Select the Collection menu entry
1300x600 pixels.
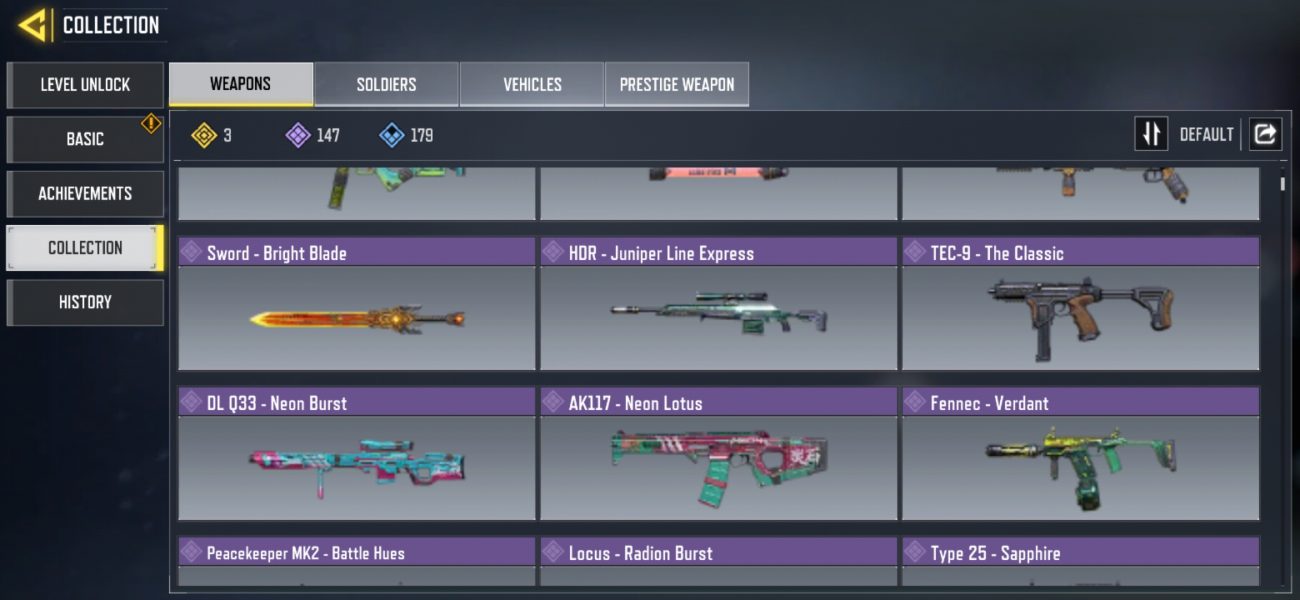click(x=85, y=248)
